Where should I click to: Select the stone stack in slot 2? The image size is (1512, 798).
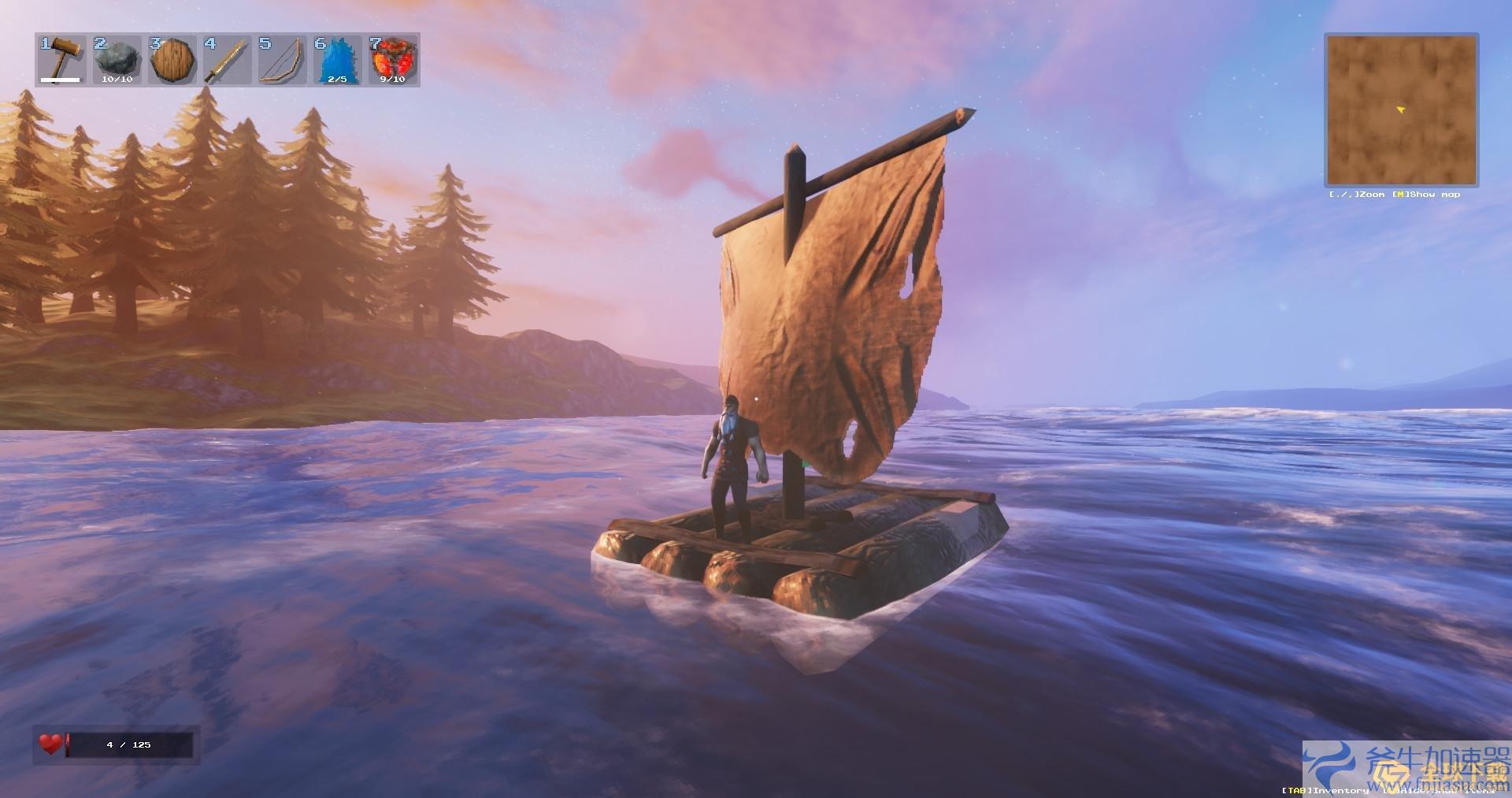pos(117,60)
